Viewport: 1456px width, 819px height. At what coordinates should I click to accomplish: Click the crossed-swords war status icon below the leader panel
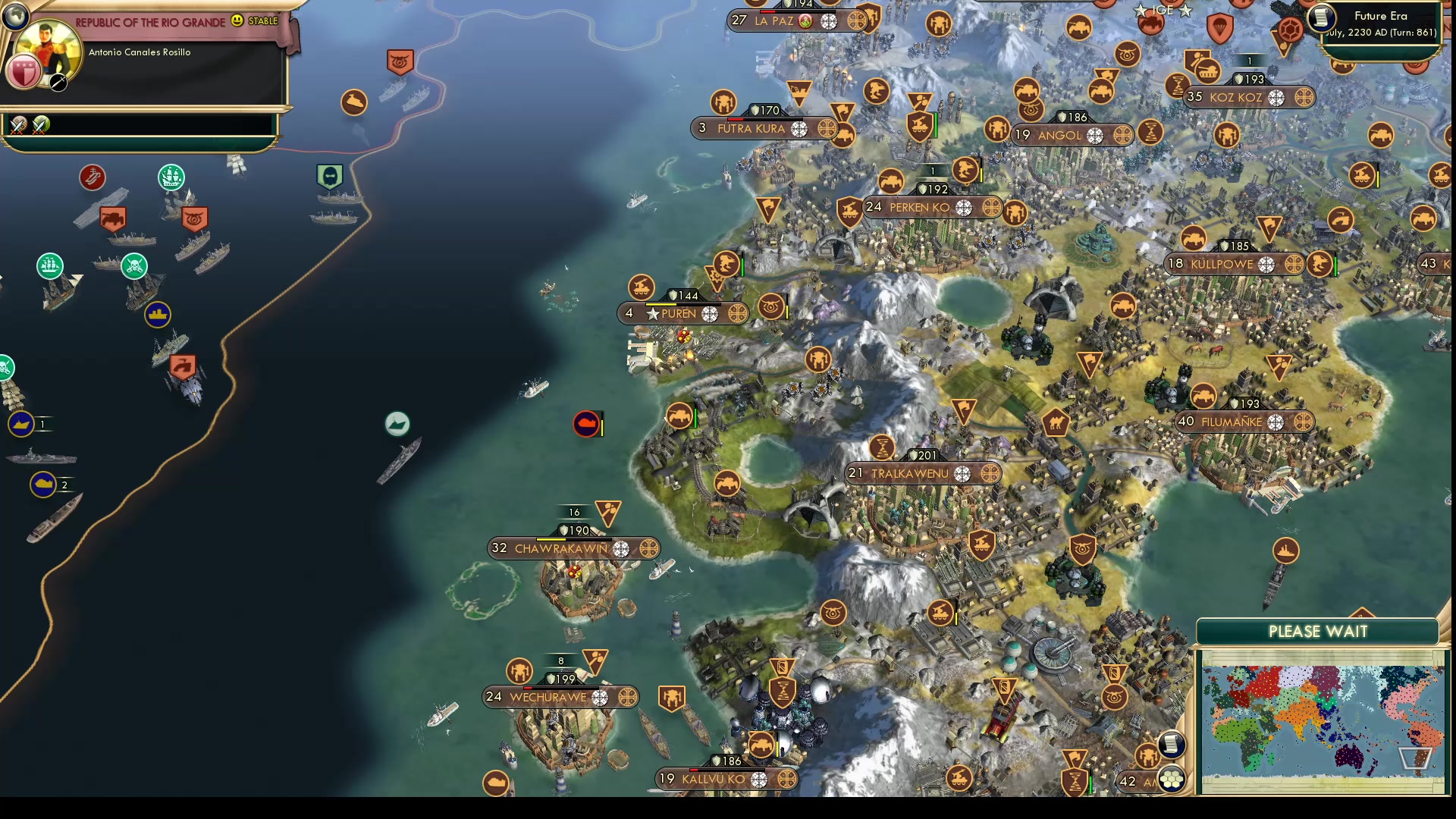point(18,124)
